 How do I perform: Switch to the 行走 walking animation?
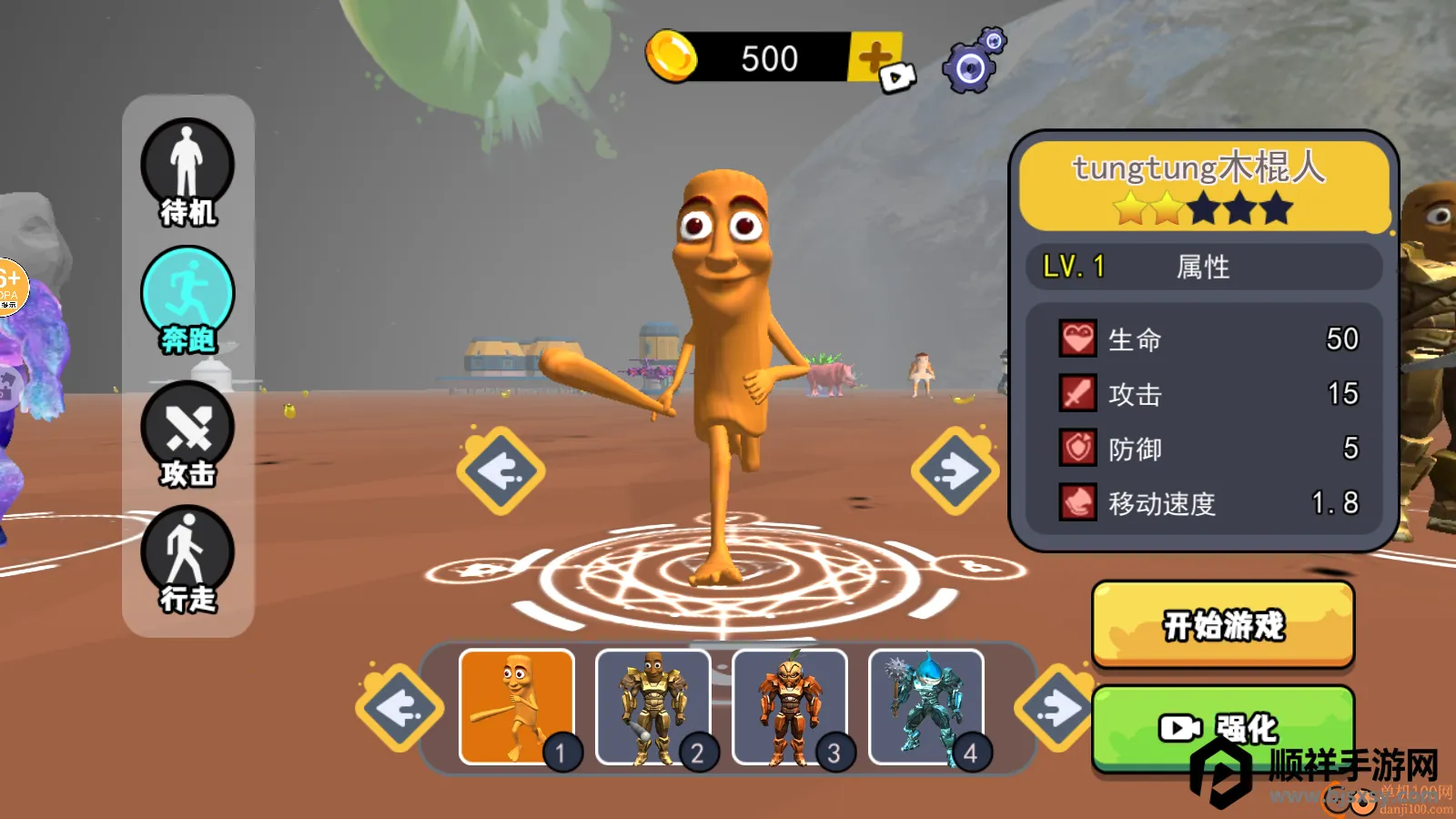click(x=187, y=559)
